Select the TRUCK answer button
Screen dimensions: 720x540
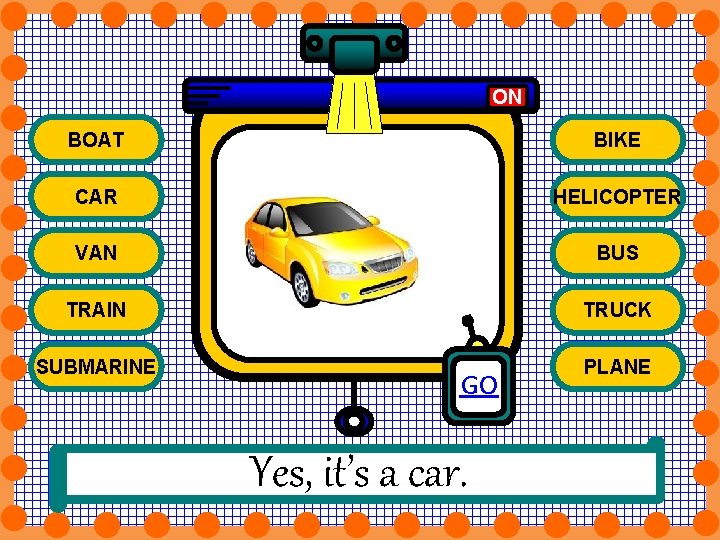coord(617,310)
